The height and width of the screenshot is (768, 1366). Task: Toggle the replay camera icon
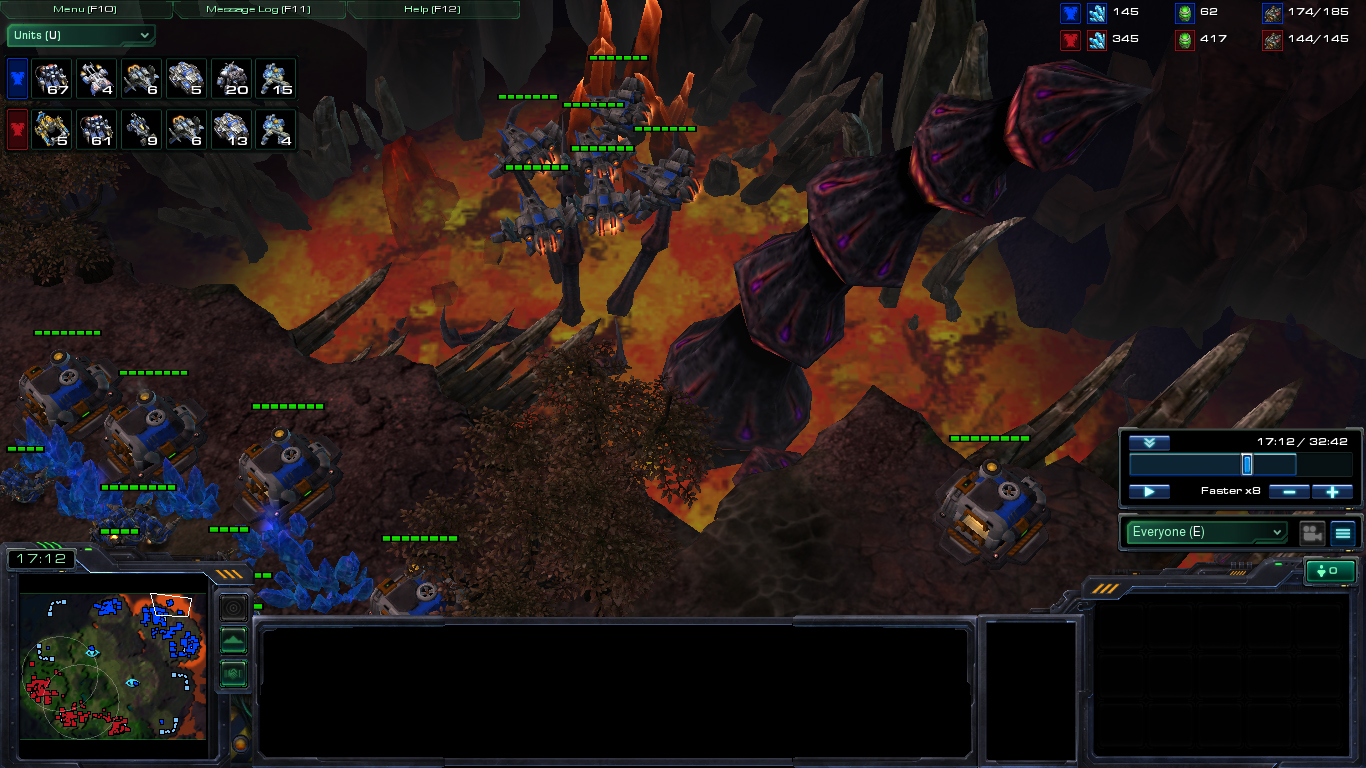(x=1312, y=533)
